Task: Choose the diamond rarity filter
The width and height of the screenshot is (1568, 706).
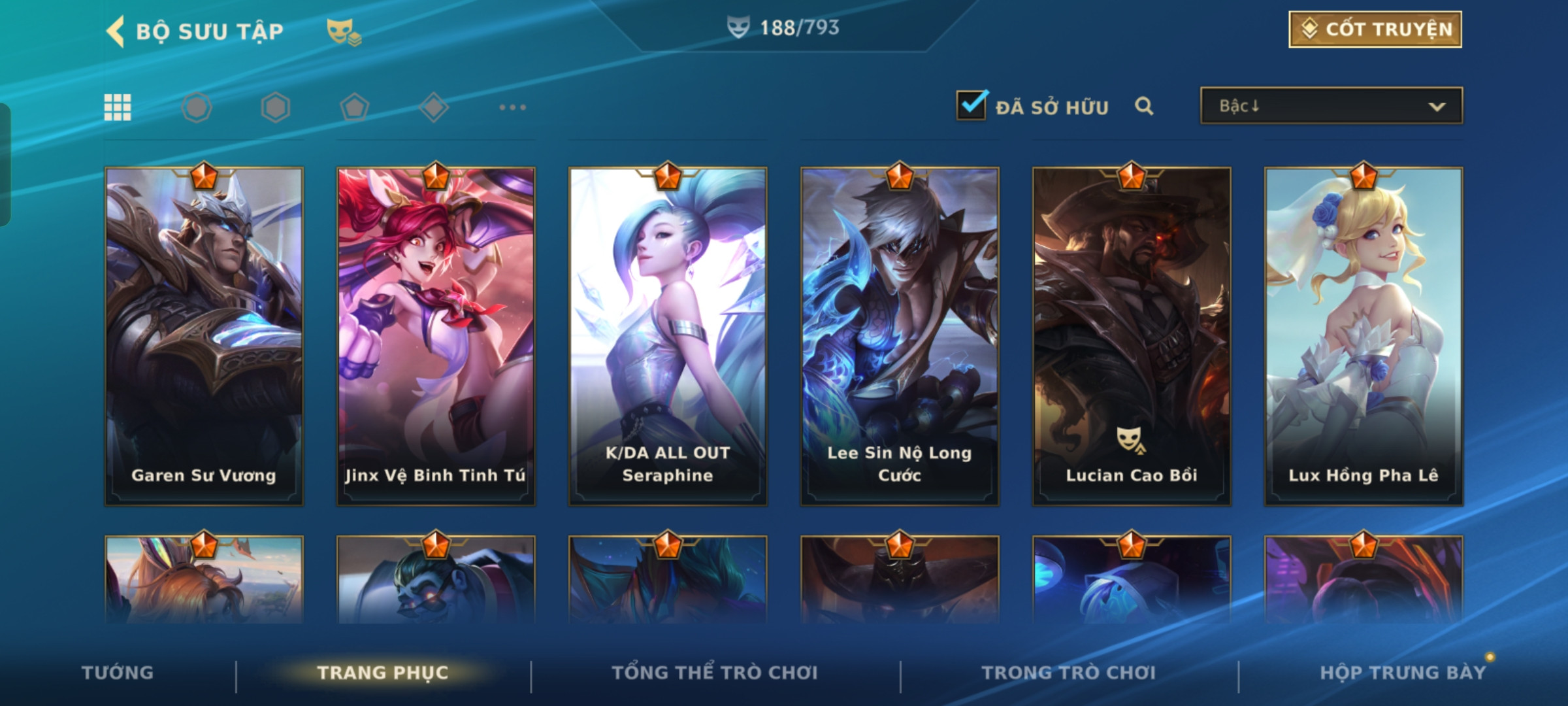Action: pyautogui.click(x=433, y=107)
